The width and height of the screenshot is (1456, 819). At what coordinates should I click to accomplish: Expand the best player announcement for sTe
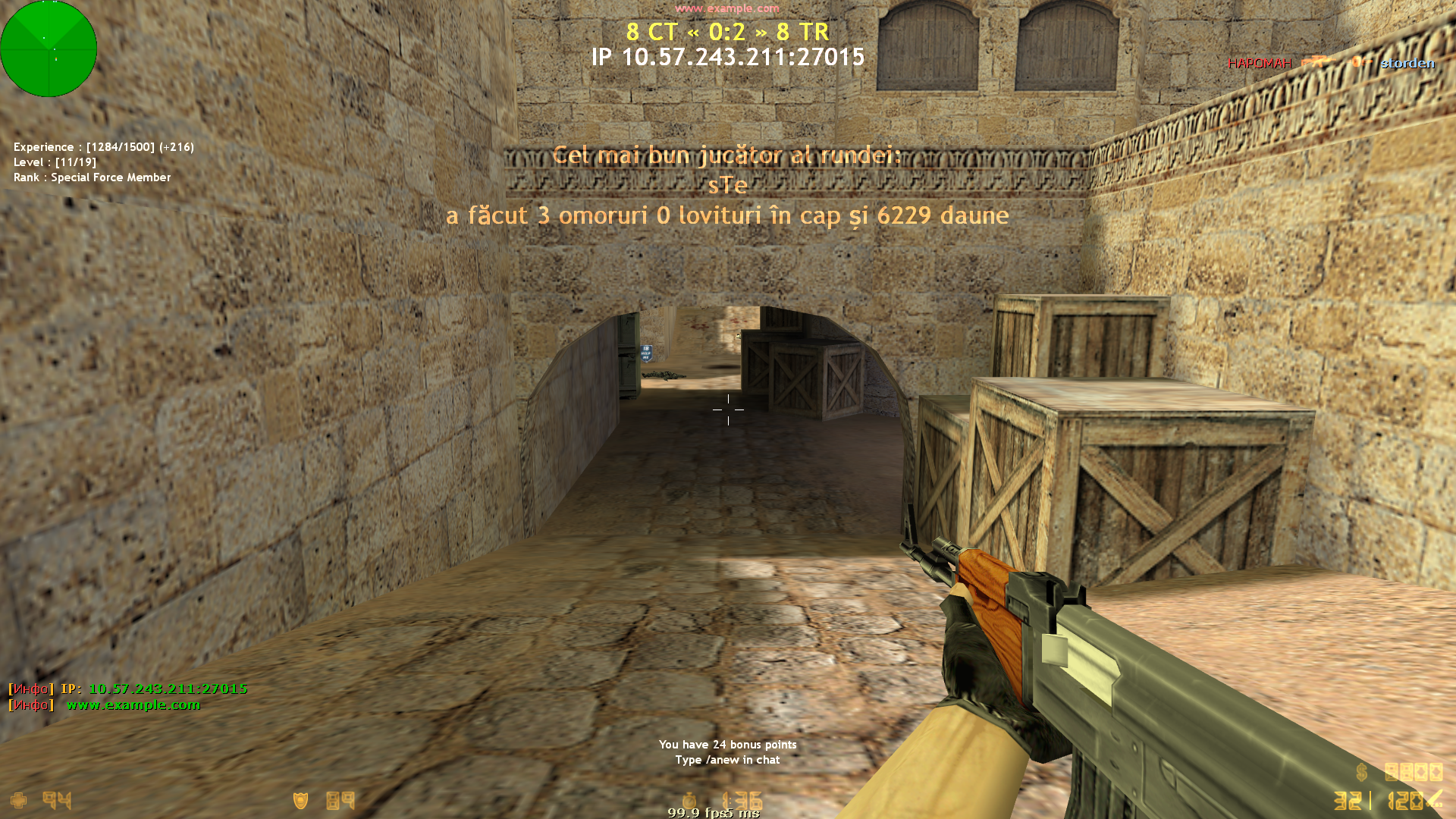click(x=726, y=186)
